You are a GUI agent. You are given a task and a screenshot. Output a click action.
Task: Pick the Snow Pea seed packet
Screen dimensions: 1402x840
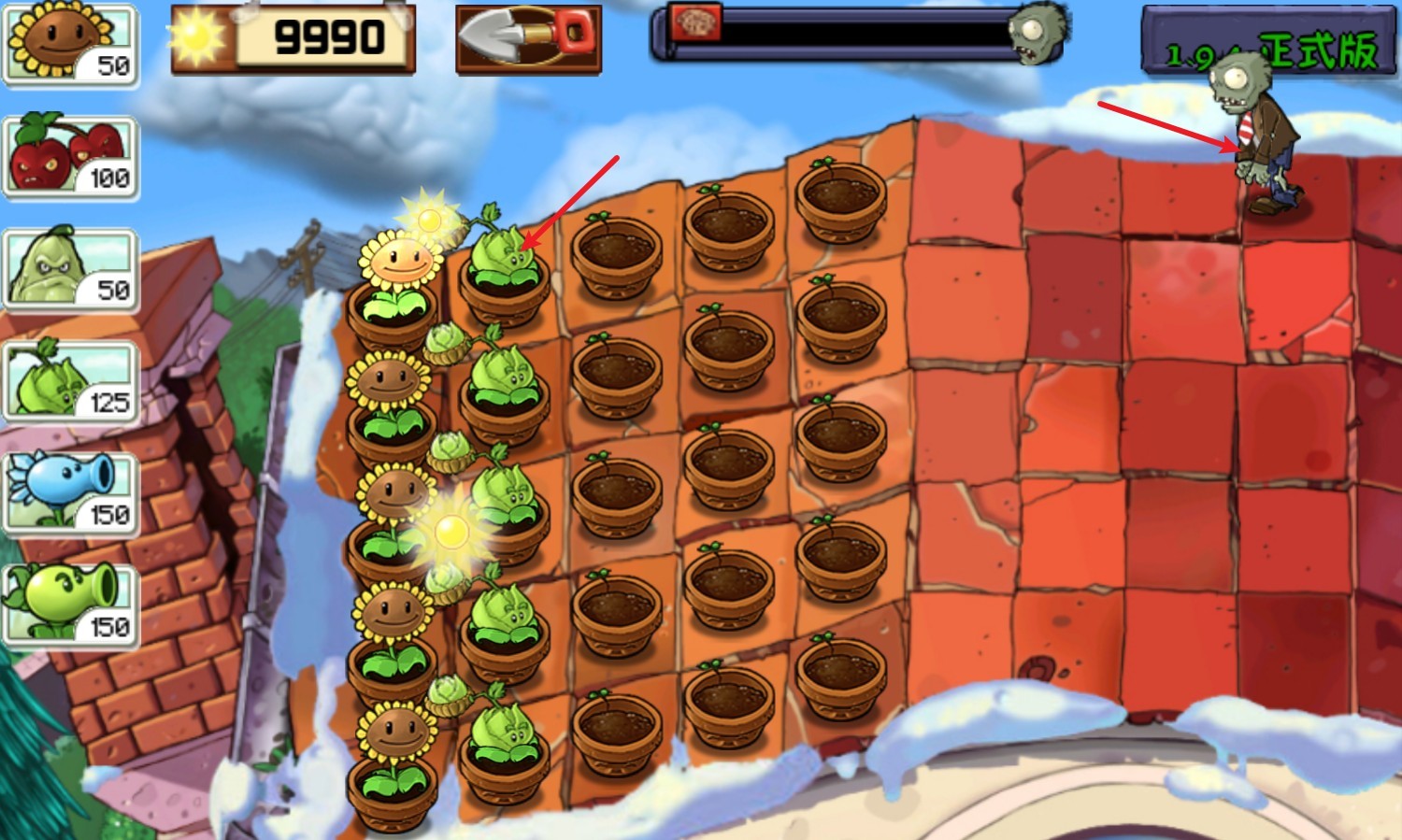(70, 494)
